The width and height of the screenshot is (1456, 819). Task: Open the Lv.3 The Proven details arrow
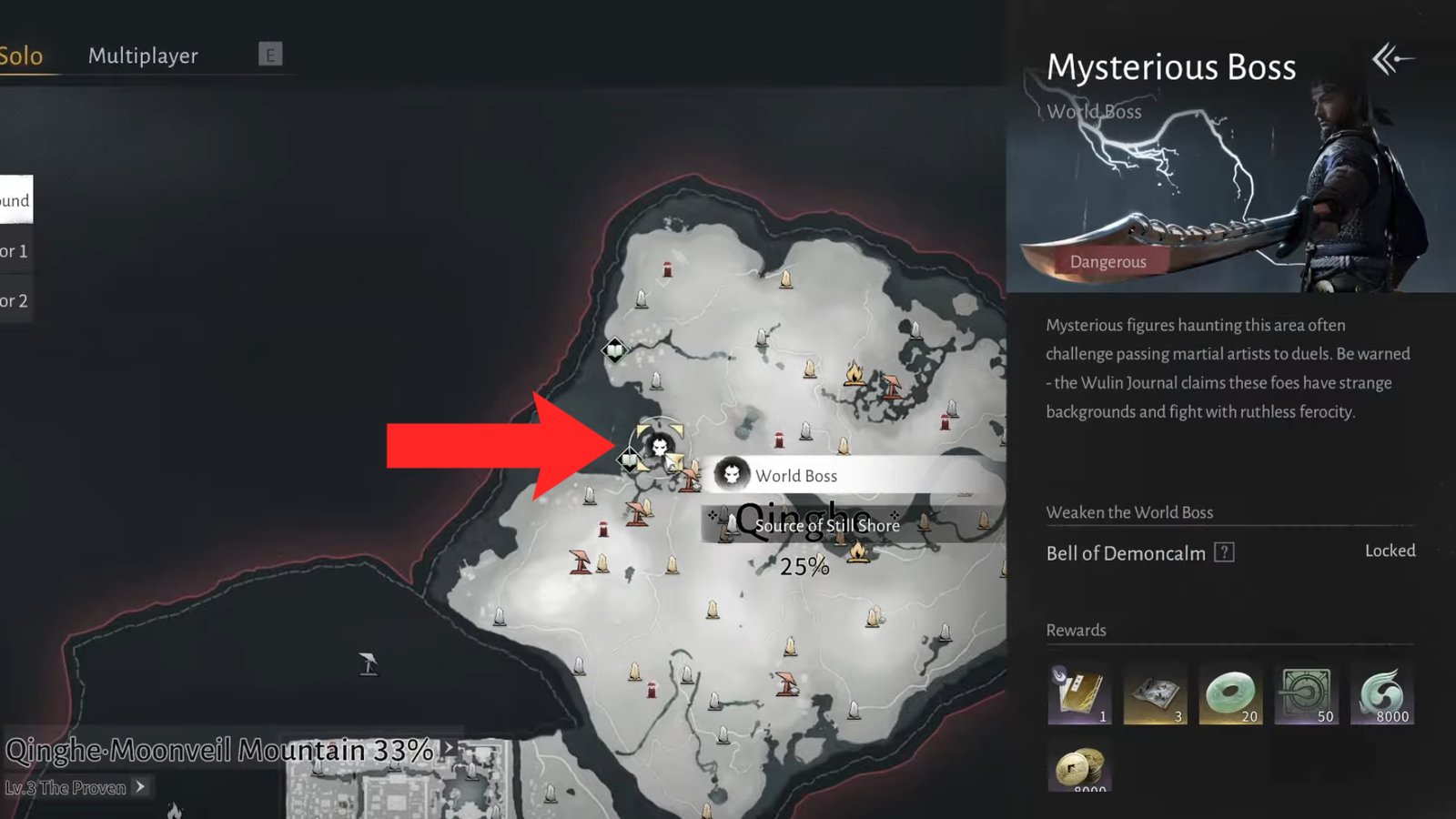tap(141, 788)
